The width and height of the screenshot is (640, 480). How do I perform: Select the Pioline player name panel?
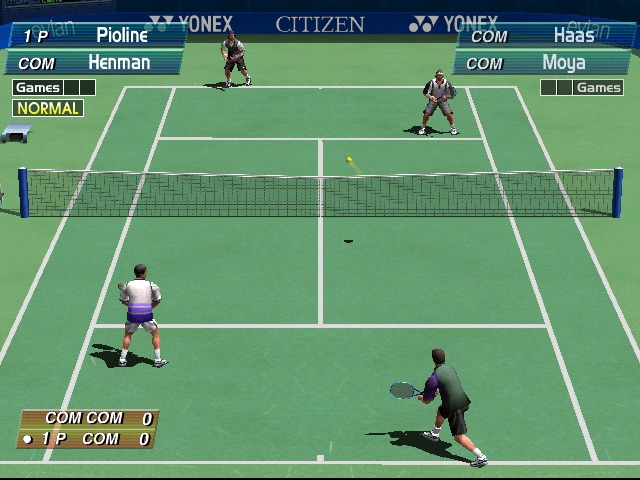95,36
